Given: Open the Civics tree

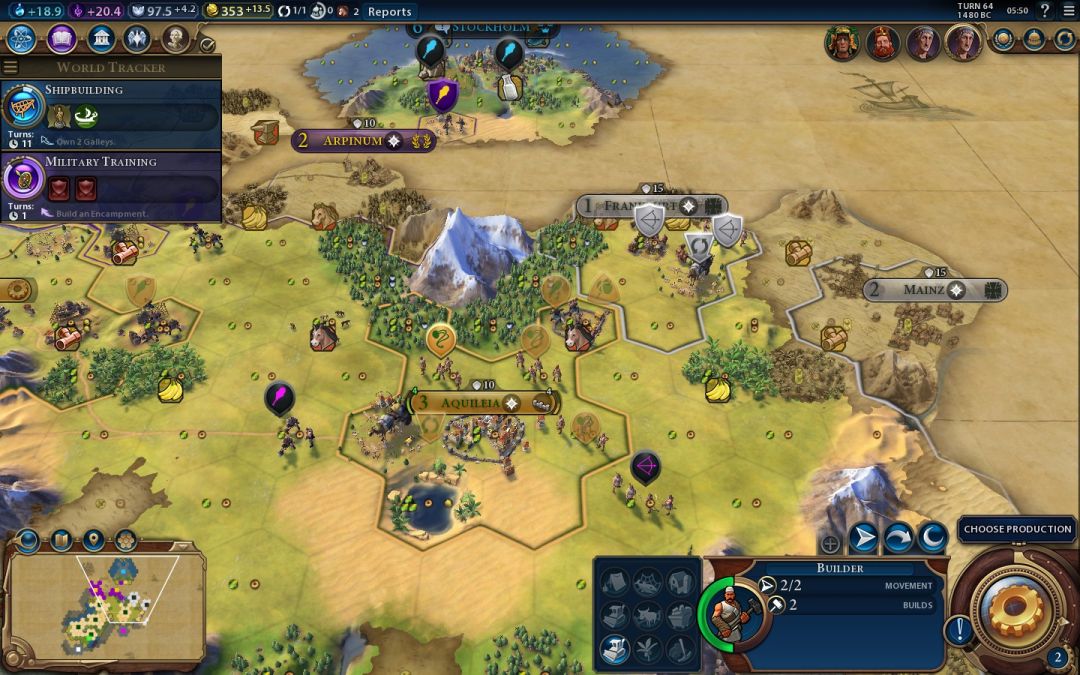Looking at the screenshot, I should click(61, 39).
